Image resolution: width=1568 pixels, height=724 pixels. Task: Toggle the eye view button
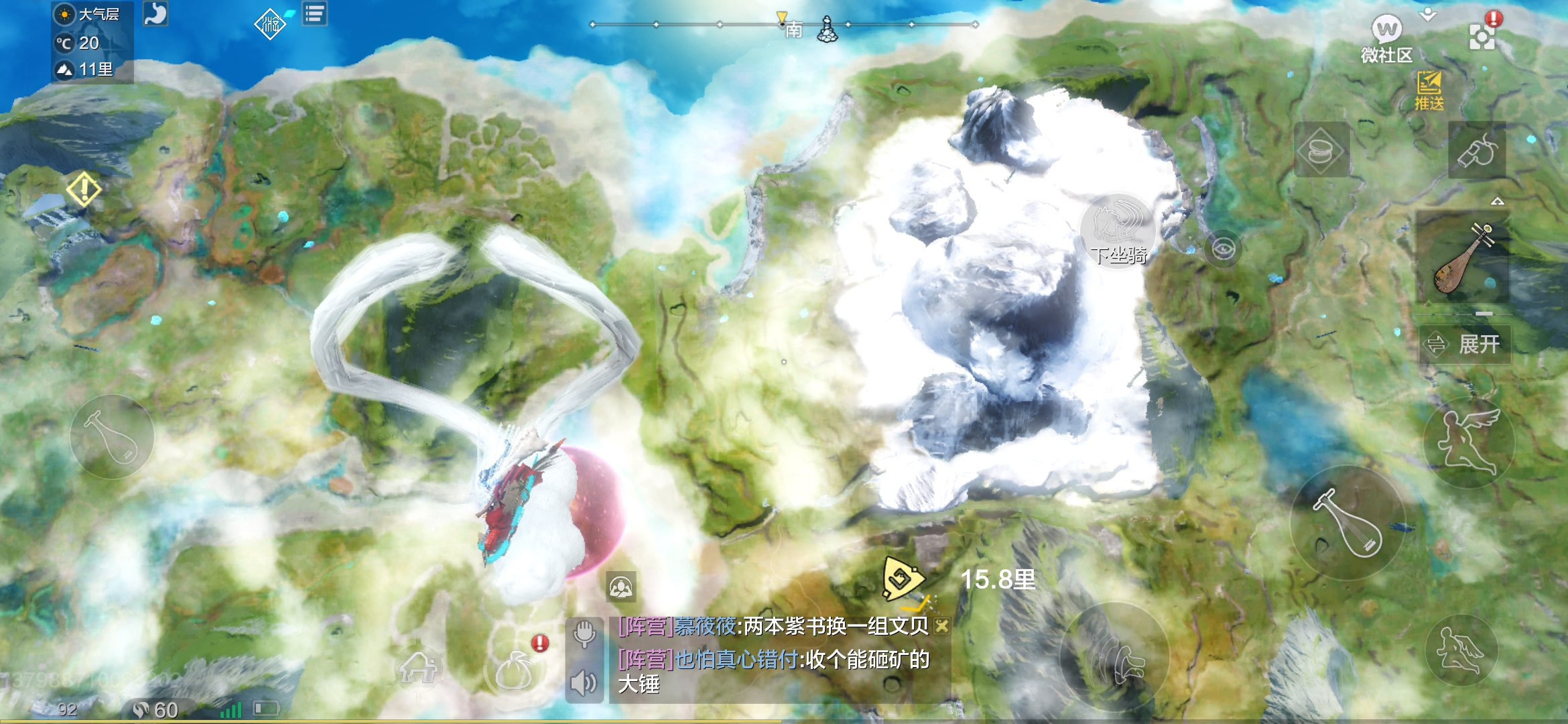(1223, 250)
